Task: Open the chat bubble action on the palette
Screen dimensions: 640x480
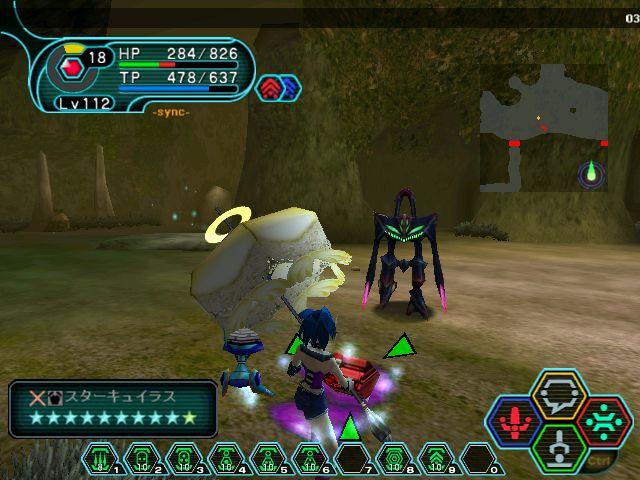Action: coord(559,393)
